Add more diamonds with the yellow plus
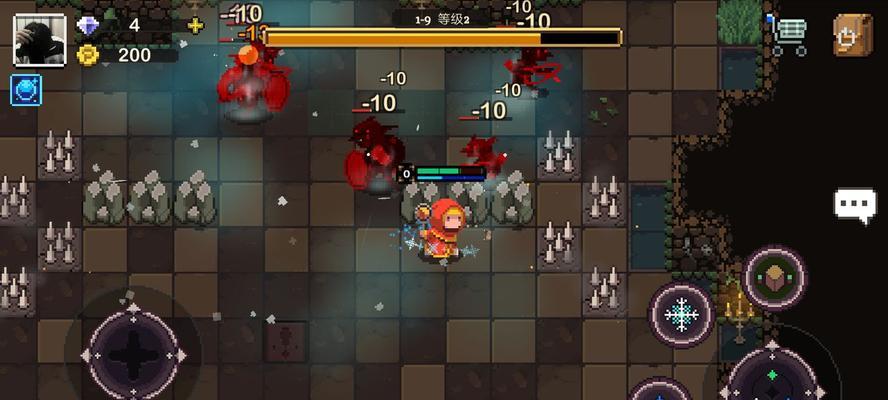 (195, 25)
